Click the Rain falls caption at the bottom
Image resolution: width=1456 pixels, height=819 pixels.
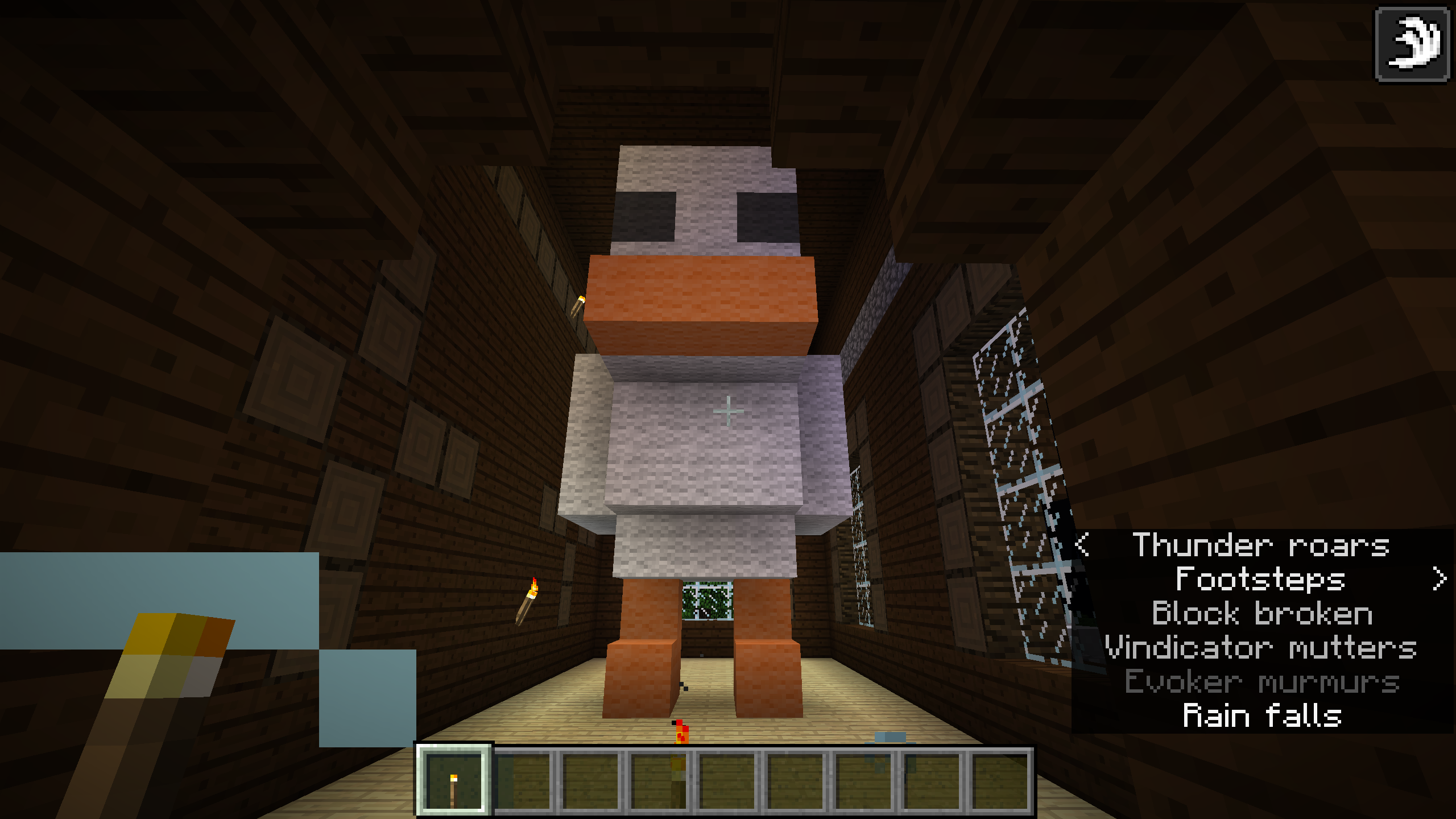pos(1264,715)
